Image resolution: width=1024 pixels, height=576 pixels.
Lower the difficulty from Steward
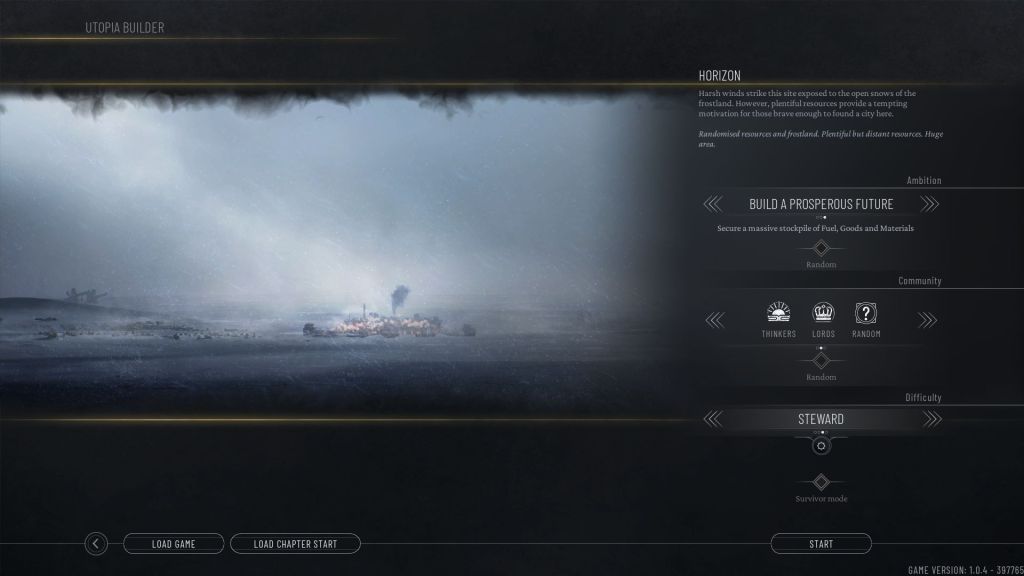click(712, 419)
